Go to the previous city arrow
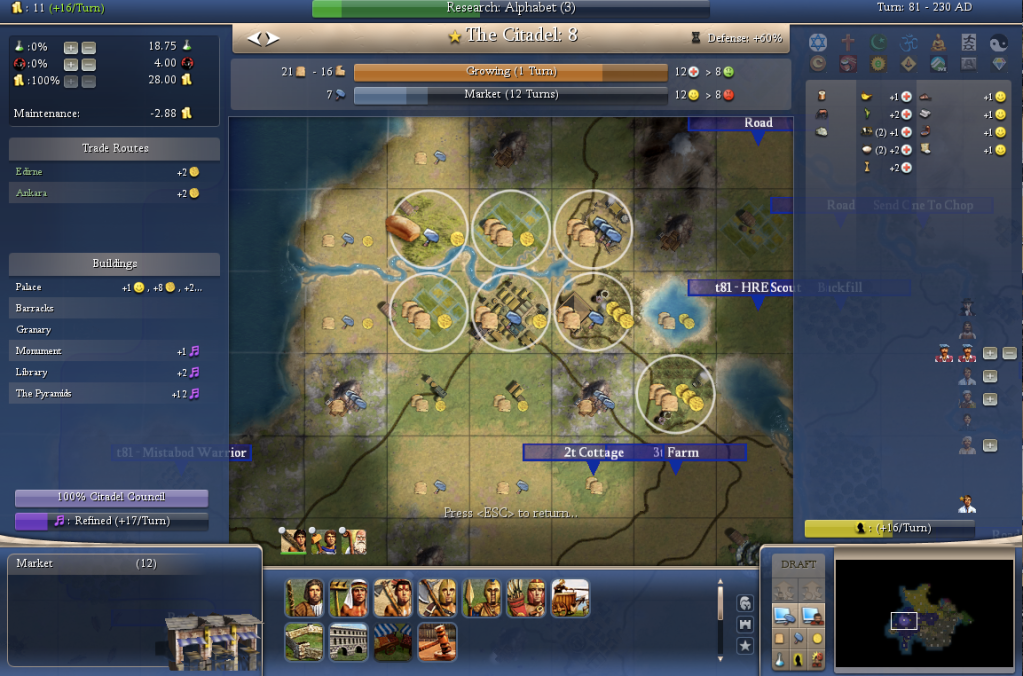 click(x=255, y=38)
